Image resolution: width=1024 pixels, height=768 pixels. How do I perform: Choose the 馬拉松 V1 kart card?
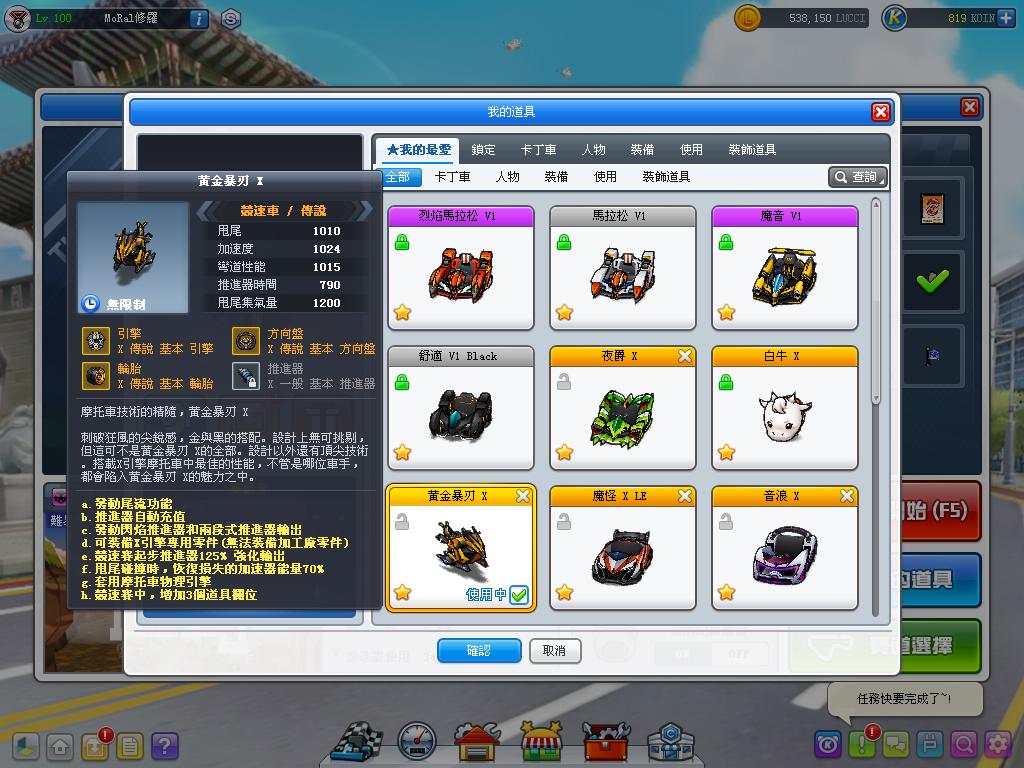point(623,268)
